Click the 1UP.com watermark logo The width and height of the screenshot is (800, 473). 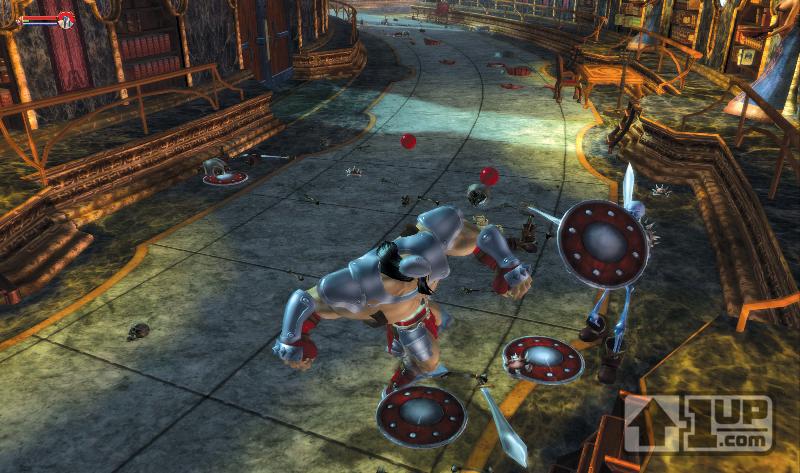pyautogui.click(x=698, y=422)
